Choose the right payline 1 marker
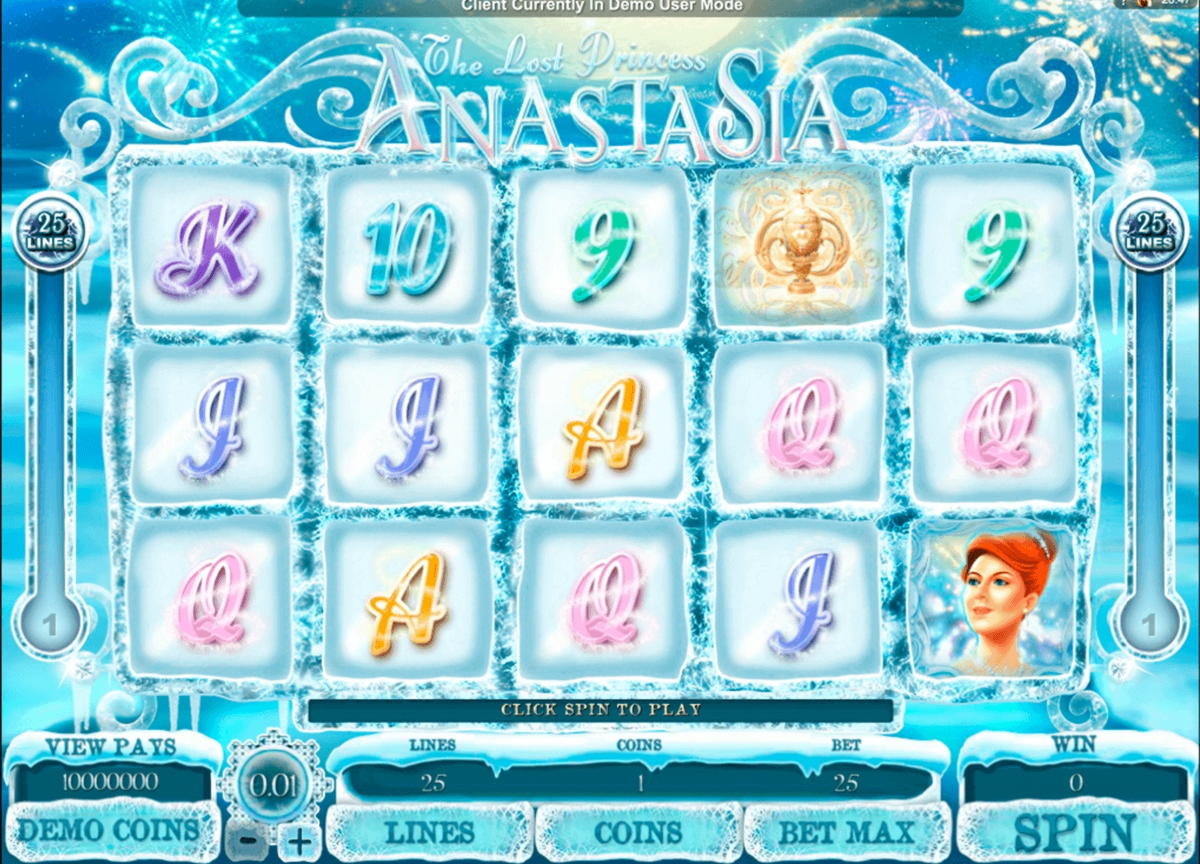1200x864 pixels. click(x=1150, y=627)
